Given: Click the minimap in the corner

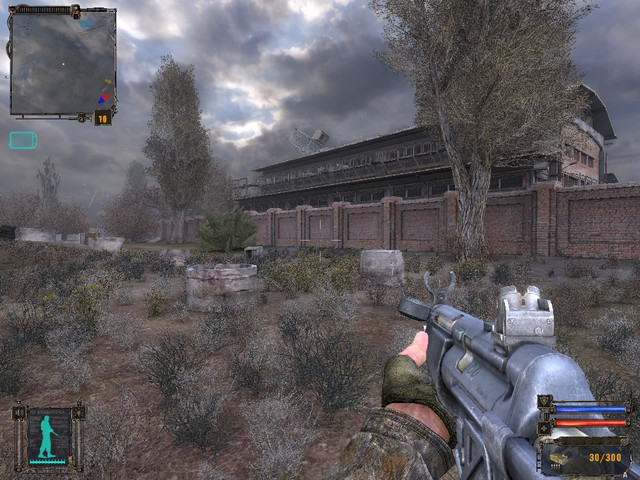Looking at the screenshot, I should click(x=62, y=62).
